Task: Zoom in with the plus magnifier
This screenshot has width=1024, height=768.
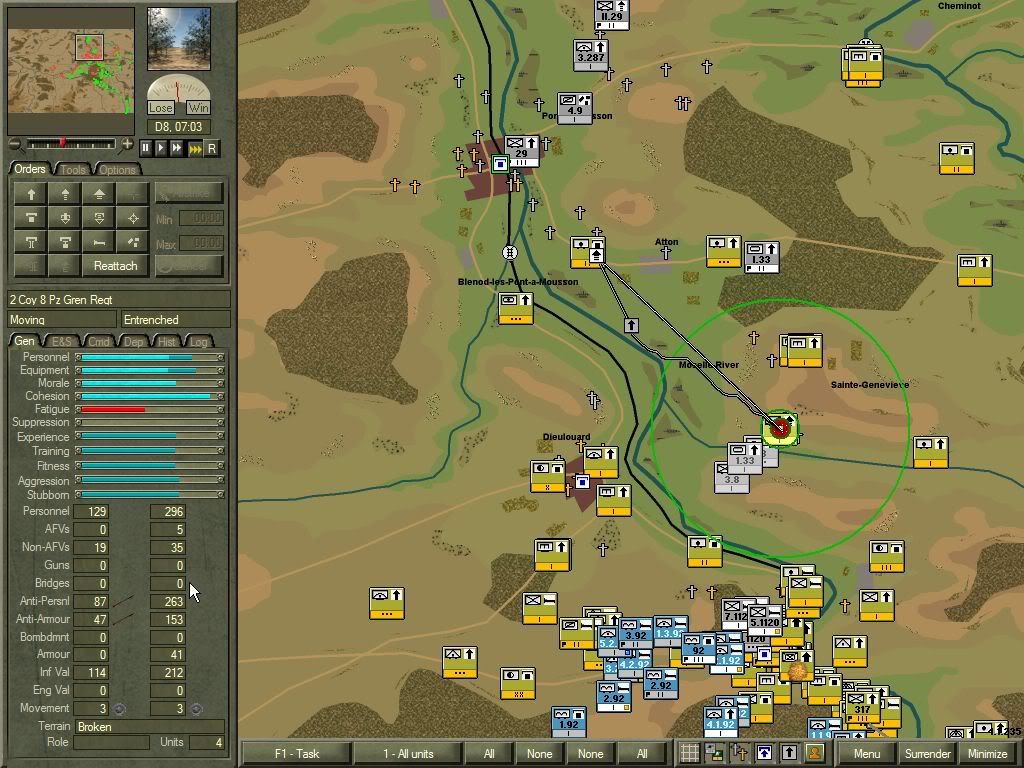Action: point(127,145)
